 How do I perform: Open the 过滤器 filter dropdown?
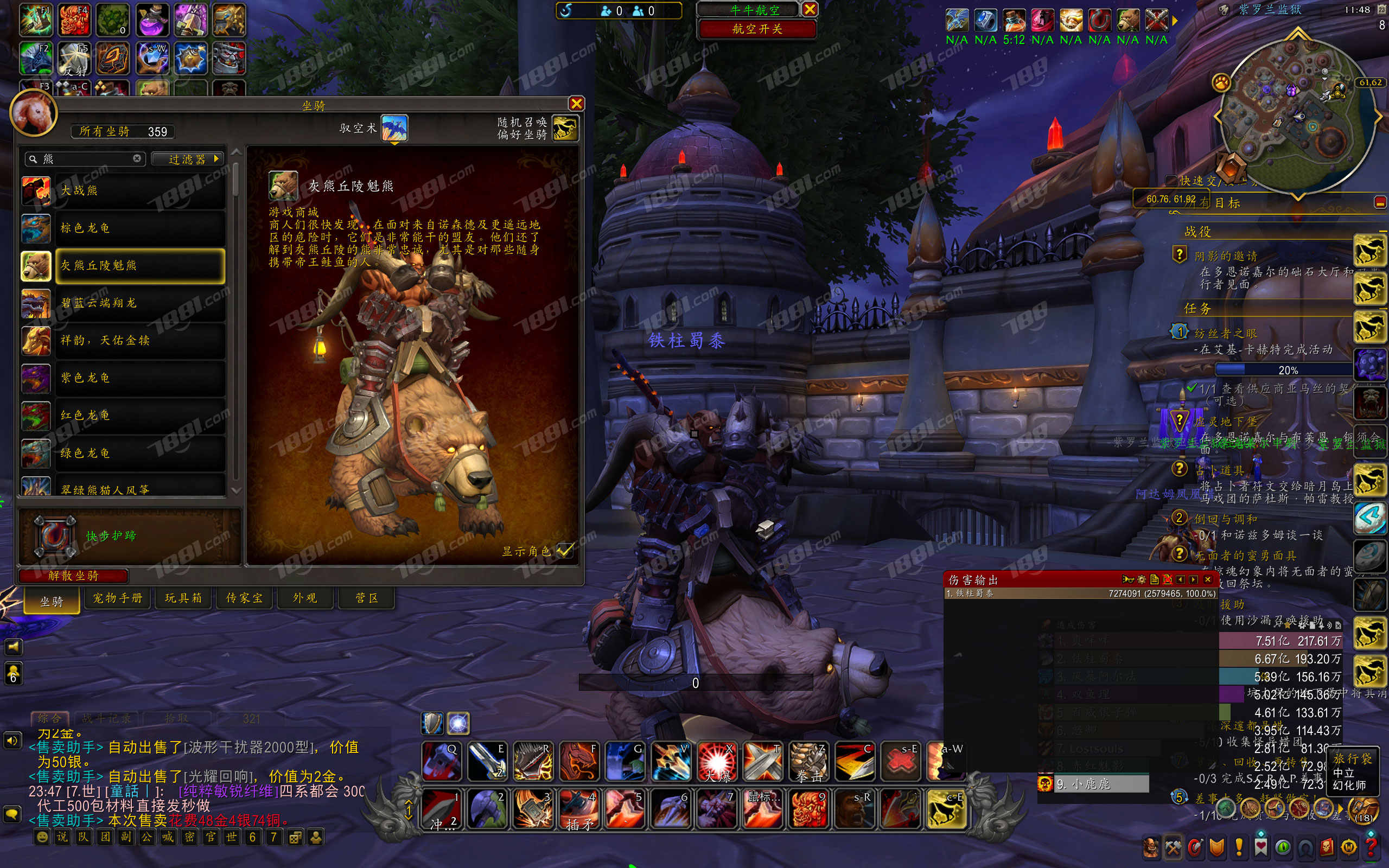188,159
